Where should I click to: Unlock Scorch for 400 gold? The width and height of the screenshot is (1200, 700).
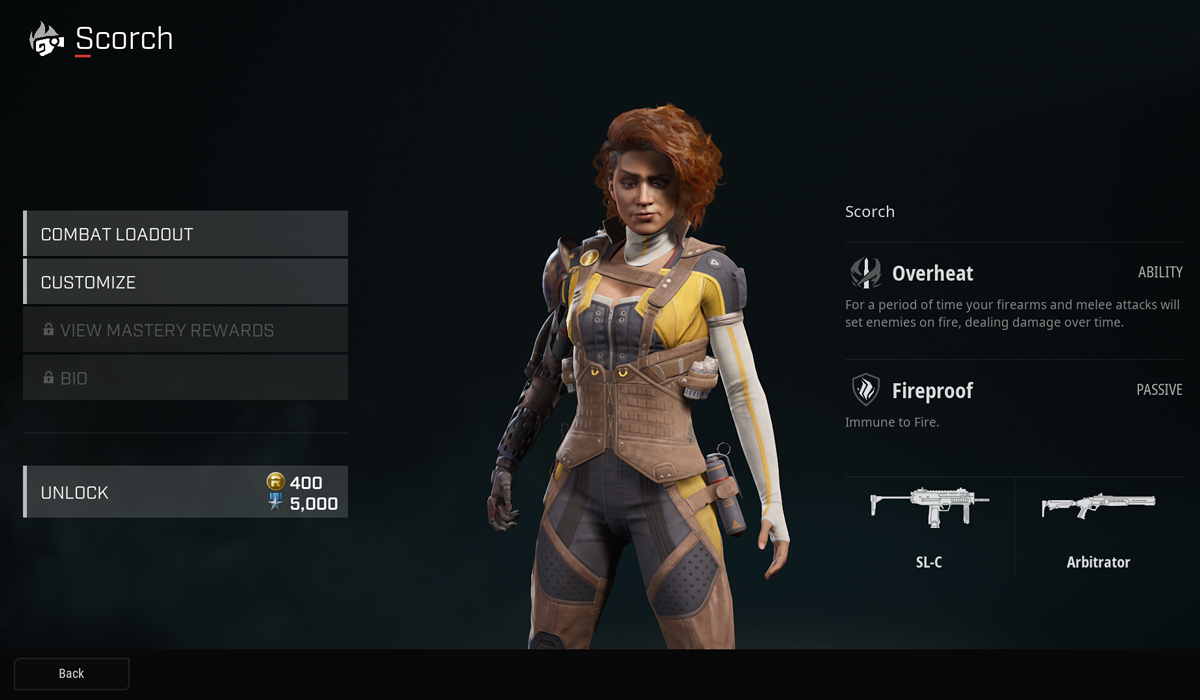click(x=185, y=492)
